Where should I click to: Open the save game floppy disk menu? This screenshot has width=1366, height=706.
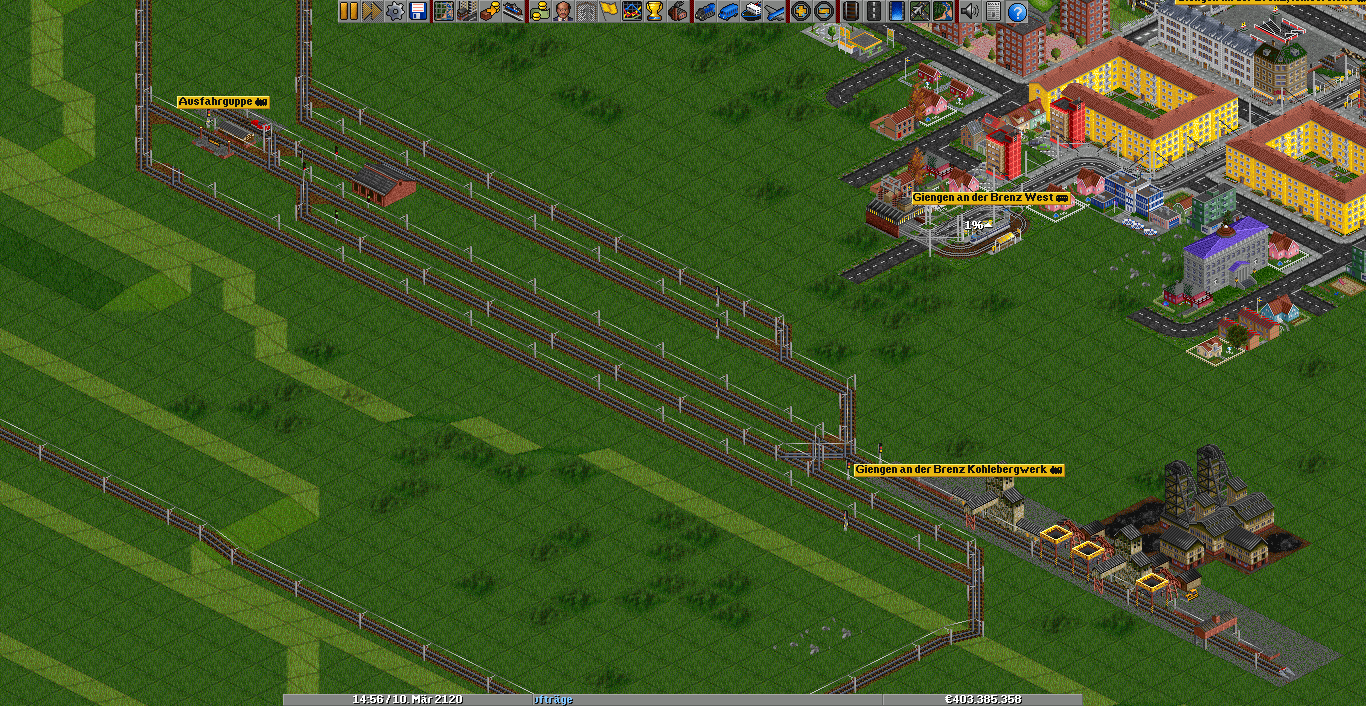[x=417, y=11]
